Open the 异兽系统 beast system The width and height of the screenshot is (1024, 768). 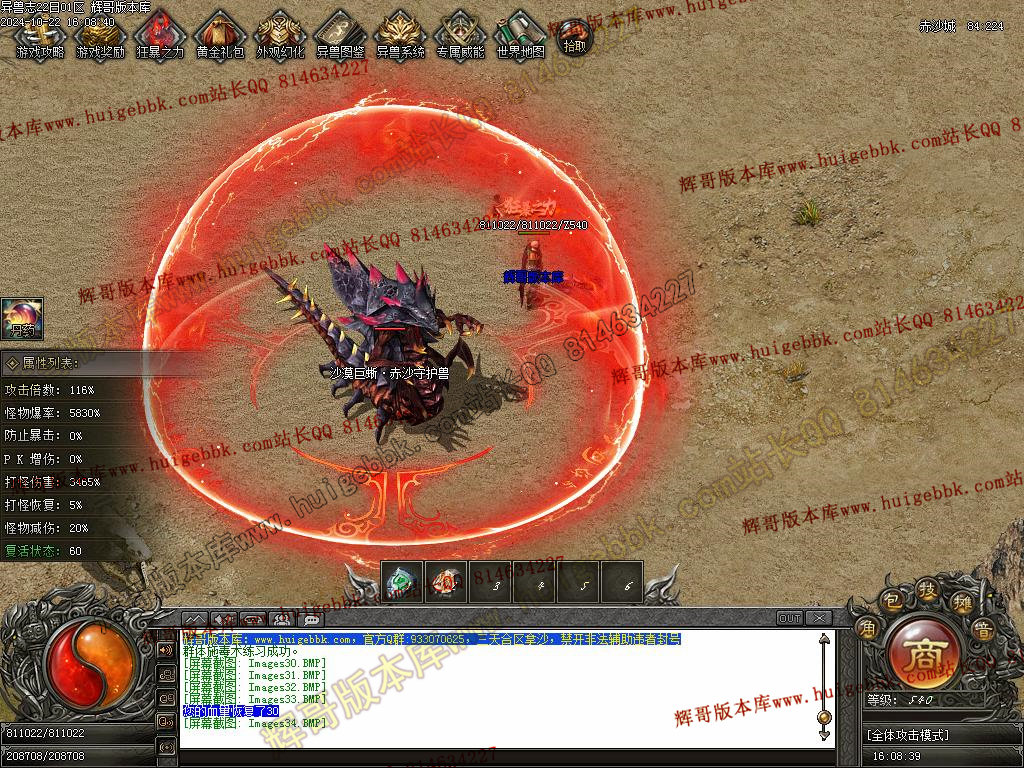400,35
